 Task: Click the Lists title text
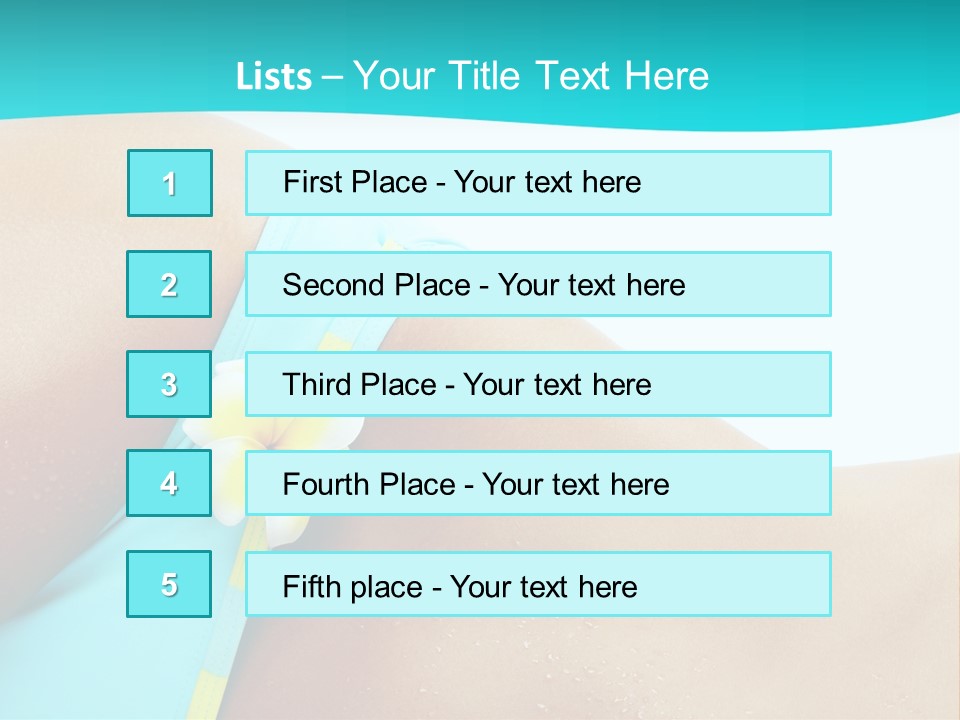pos(472,76)
